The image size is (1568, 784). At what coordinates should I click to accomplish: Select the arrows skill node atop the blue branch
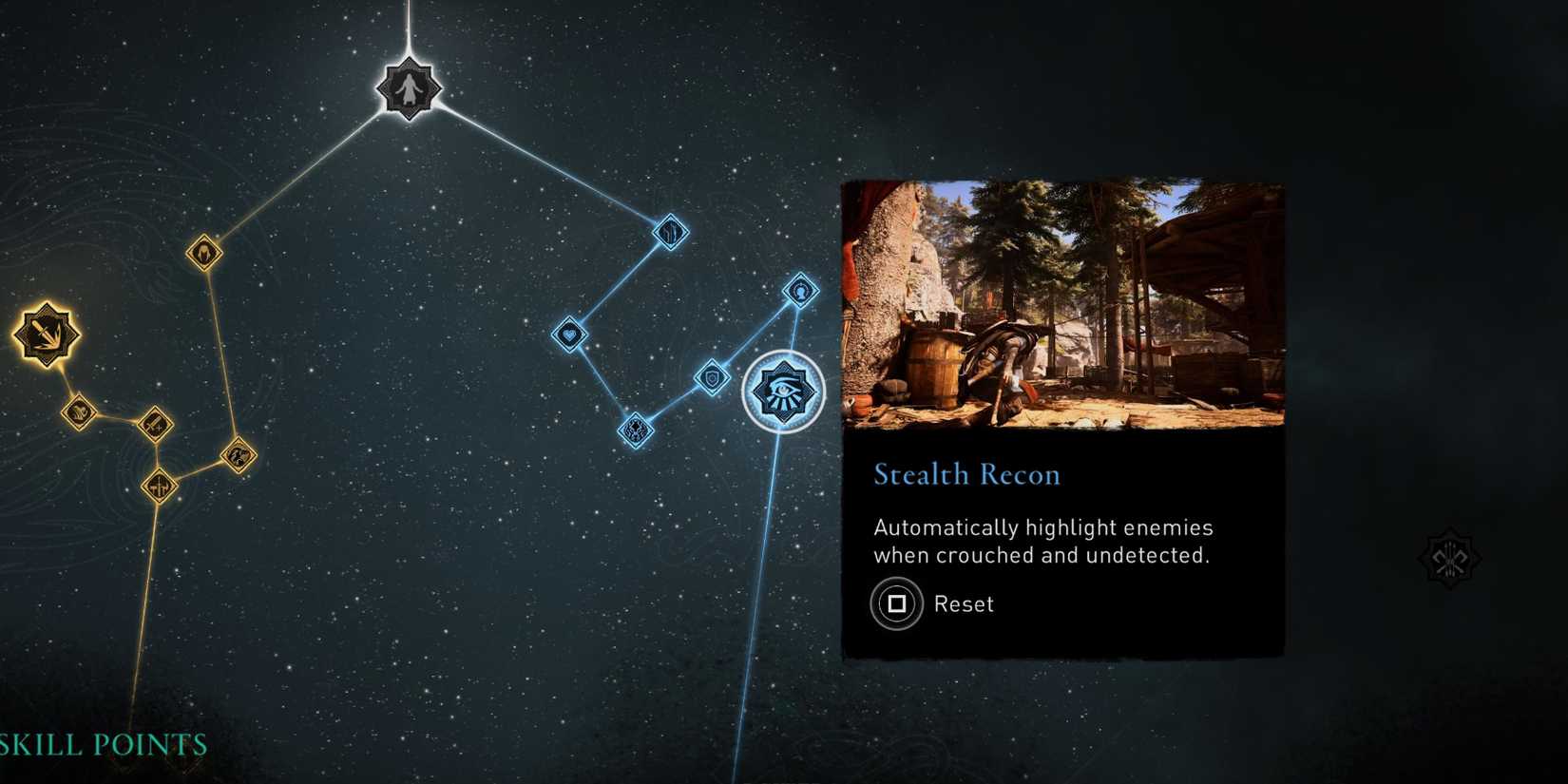(671, 234)
